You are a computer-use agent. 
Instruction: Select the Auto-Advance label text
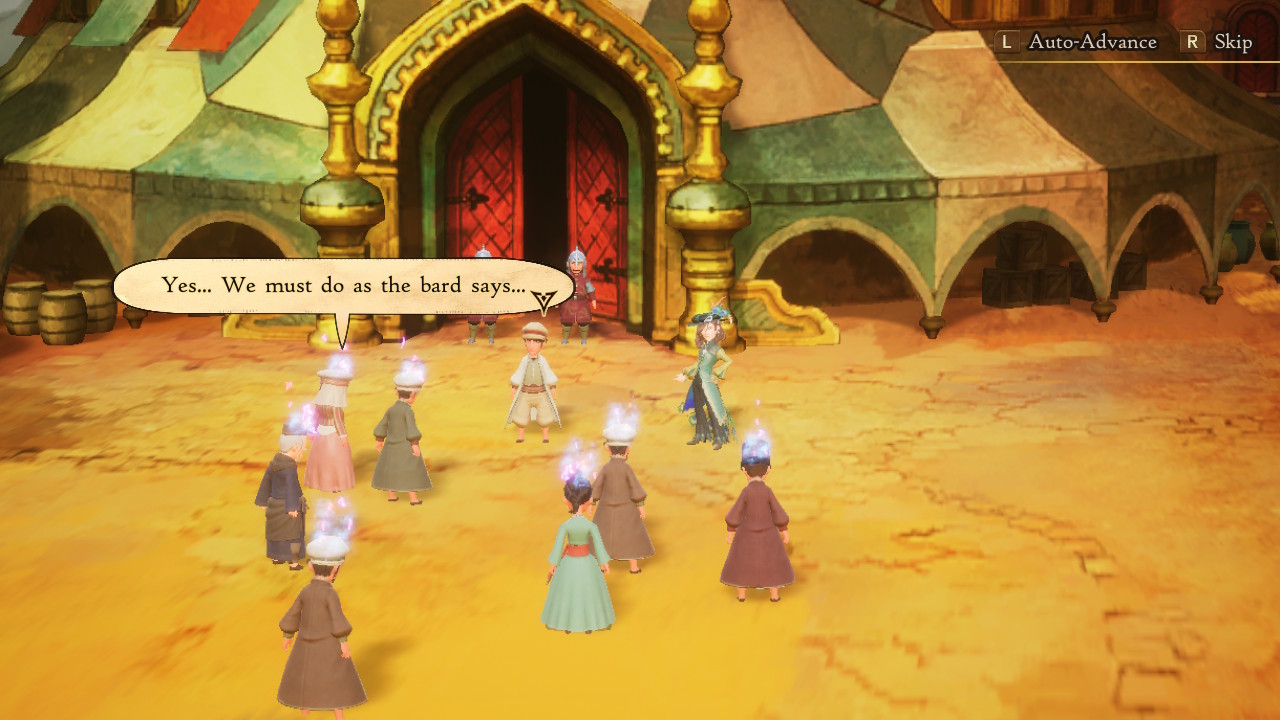pyautogui.click(x=1074, y=42)
